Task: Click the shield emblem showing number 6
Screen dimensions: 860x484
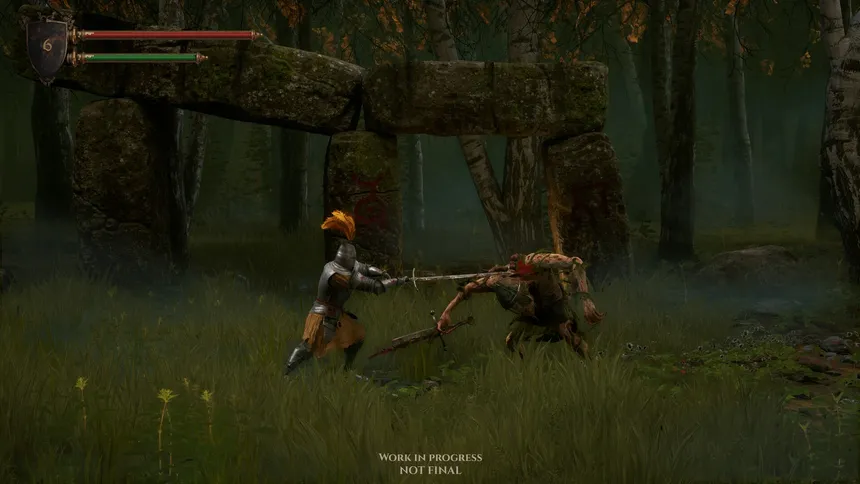Action: [x=47, y=47]
